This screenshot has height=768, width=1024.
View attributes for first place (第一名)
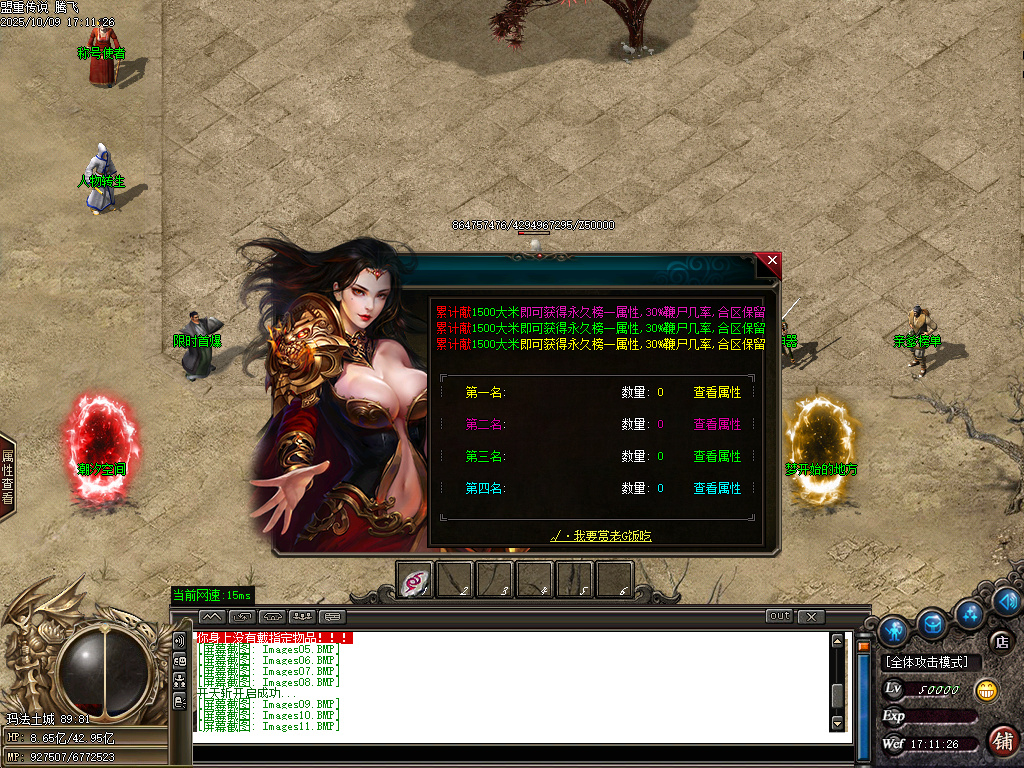pos(717,393)
